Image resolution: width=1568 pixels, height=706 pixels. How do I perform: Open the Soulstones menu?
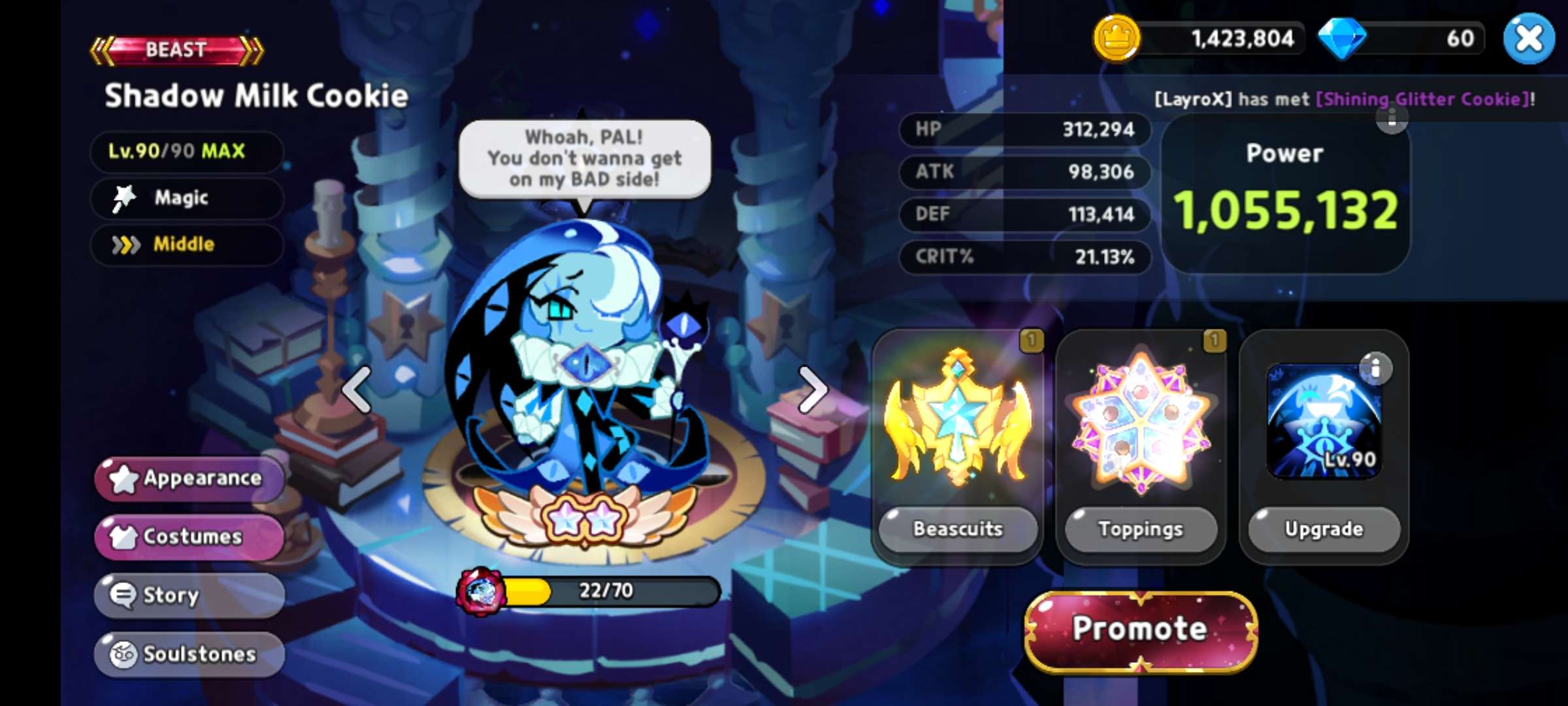point(189,654)
